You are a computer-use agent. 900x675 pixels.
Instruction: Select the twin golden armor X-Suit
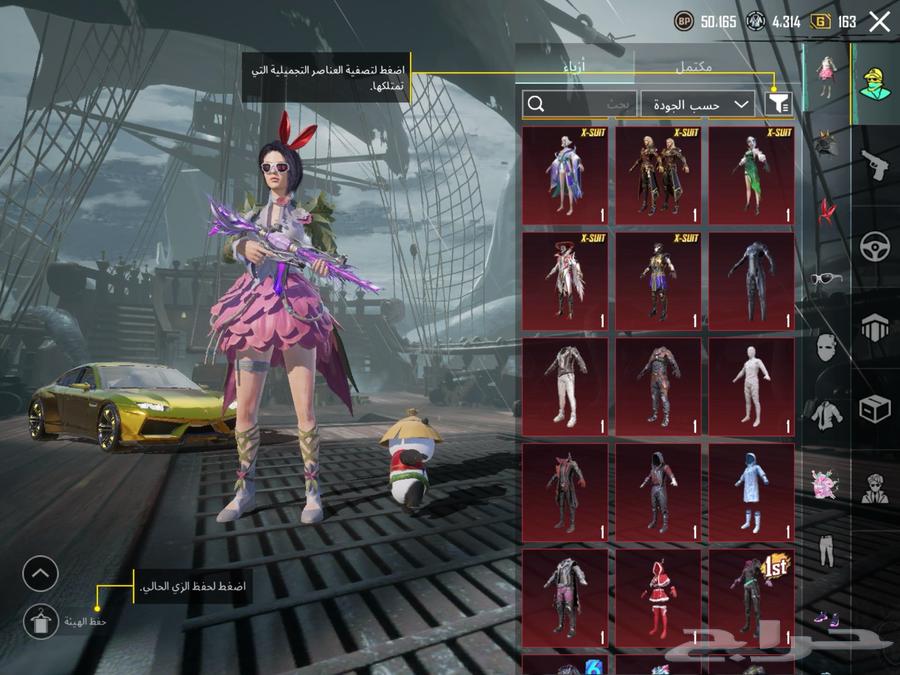(658, 175)
